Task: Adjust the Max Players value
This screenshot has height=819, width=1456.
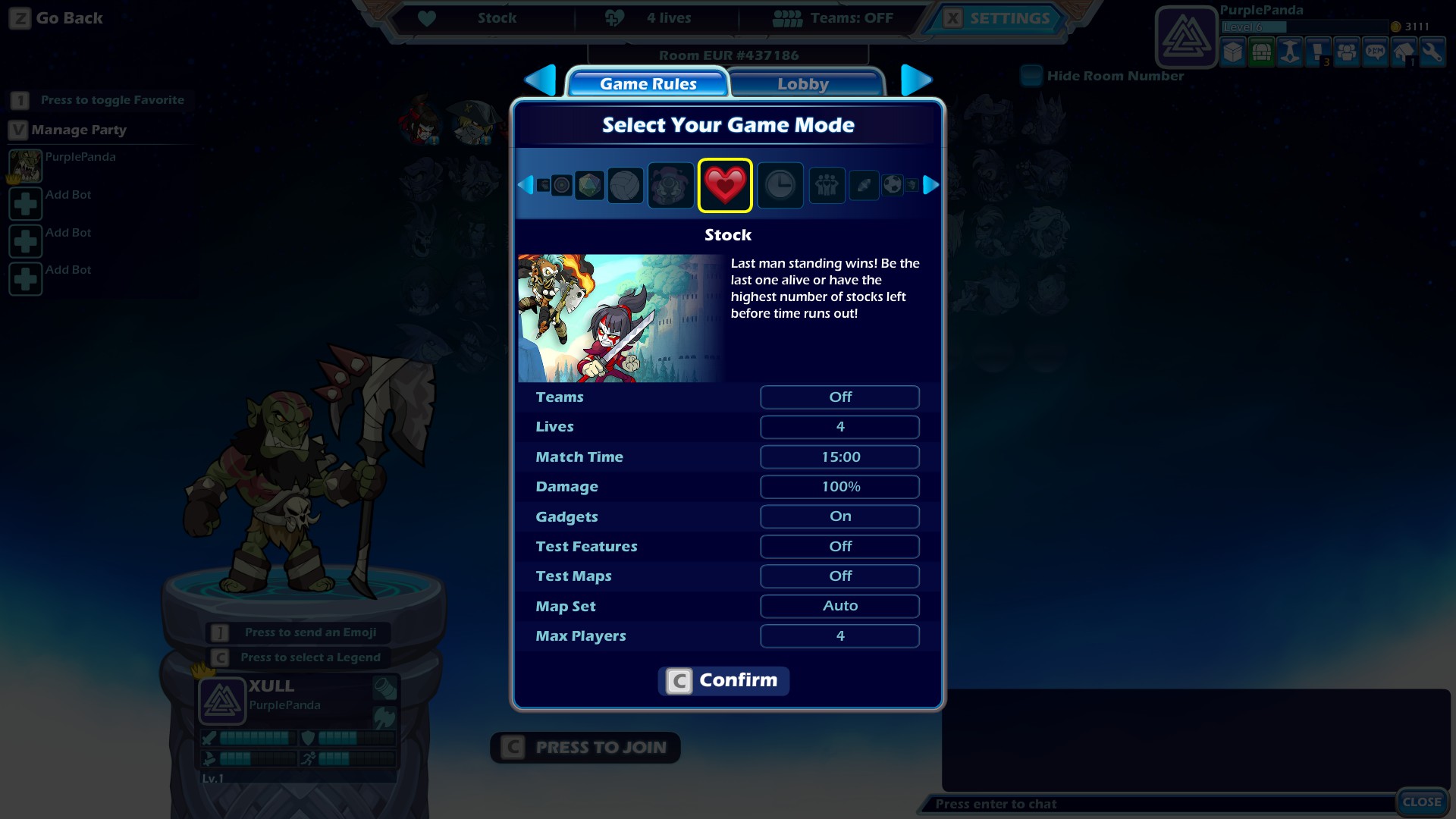Action: click(x=839, y=636)
